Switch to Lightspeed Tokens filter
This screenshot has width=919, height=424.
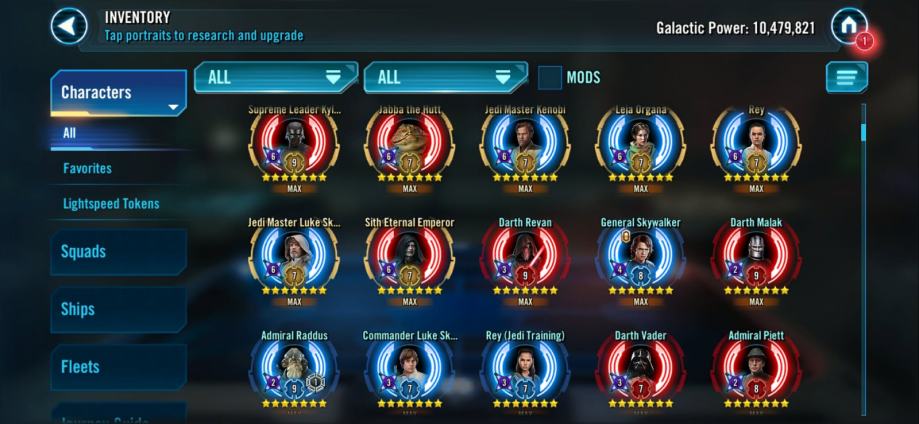(x=111, y=203)
